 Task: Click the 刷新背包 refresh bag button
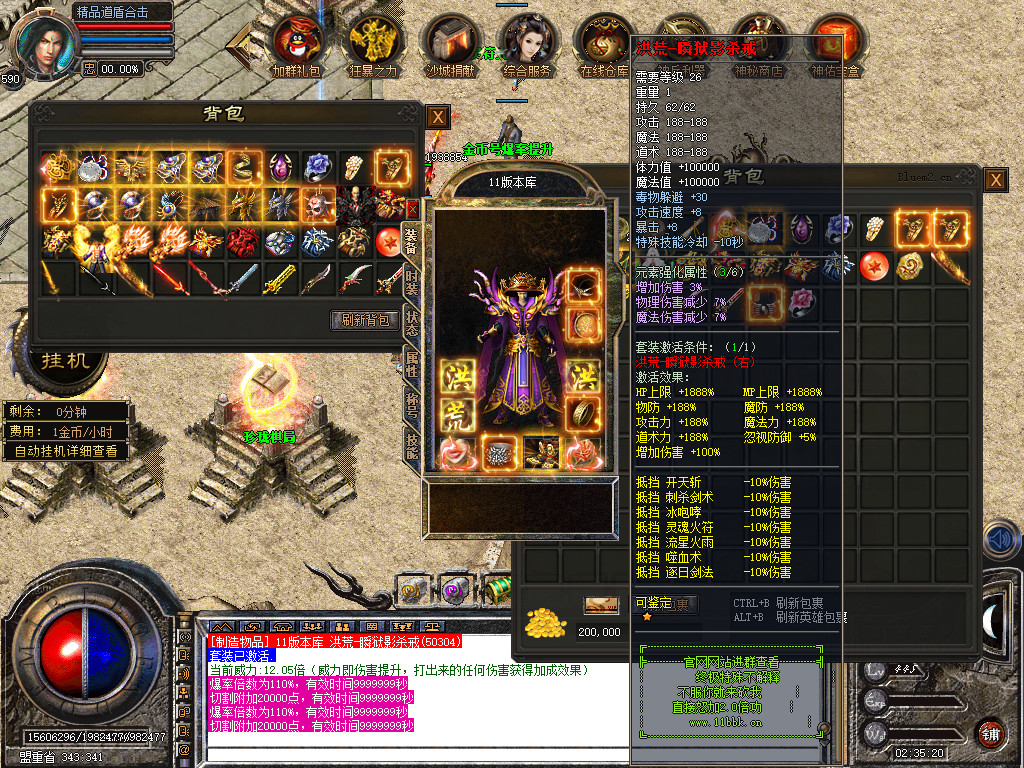coord(364,320)
